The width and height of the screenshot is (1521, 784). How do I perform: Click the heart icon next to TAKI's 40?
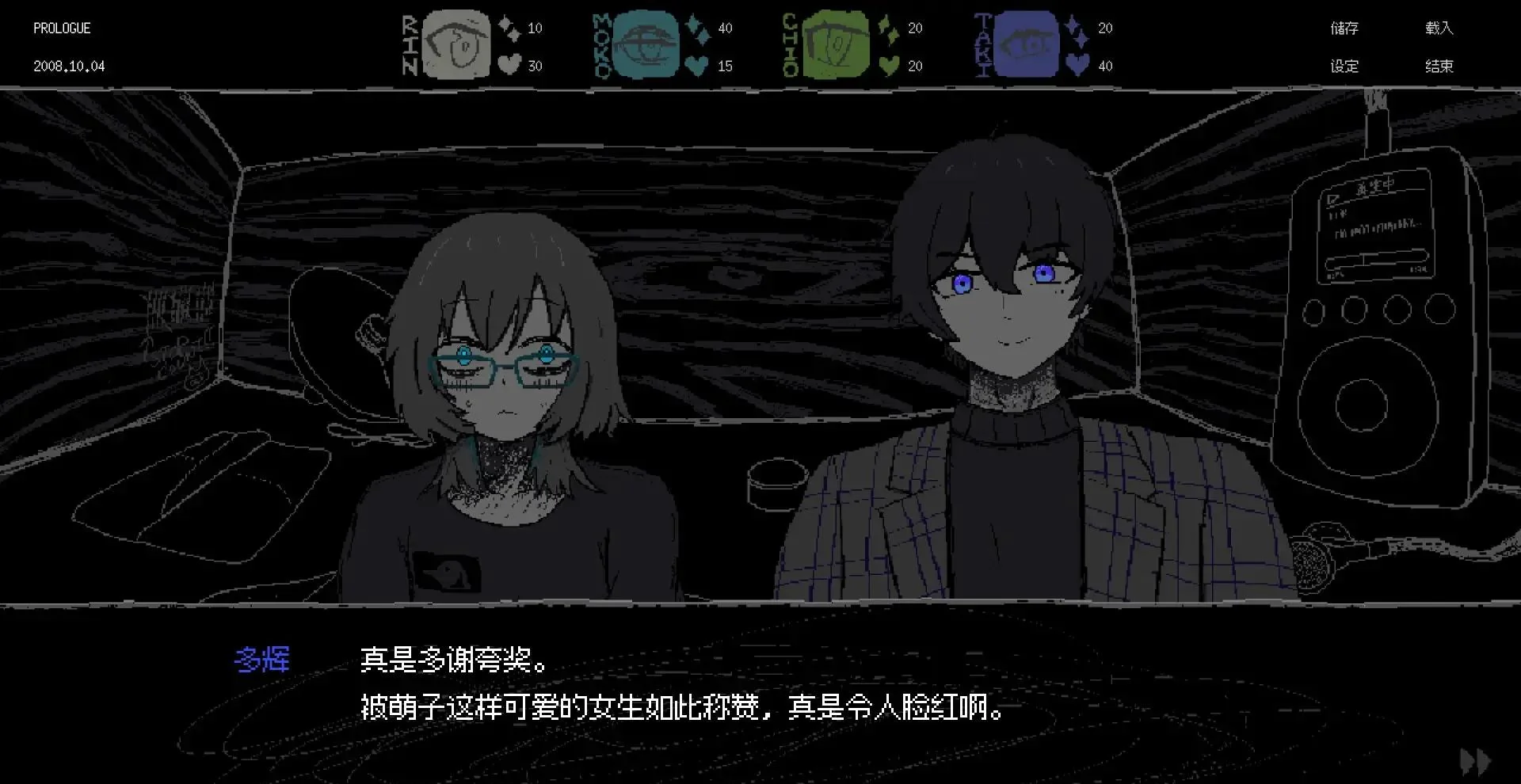click(1076, 65)
